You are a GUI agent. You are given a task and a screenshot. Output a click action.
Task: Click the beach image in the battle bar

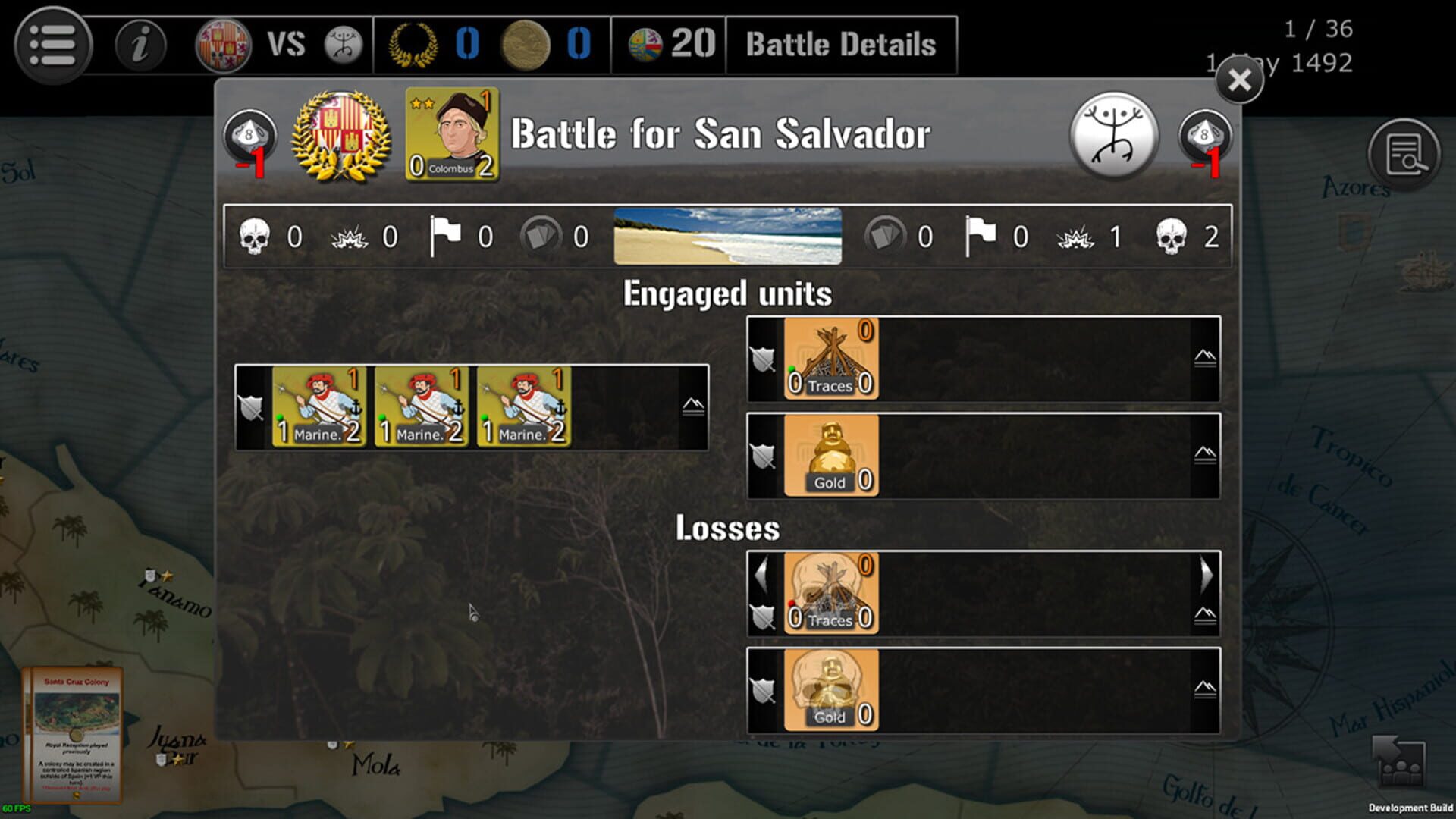728,237
